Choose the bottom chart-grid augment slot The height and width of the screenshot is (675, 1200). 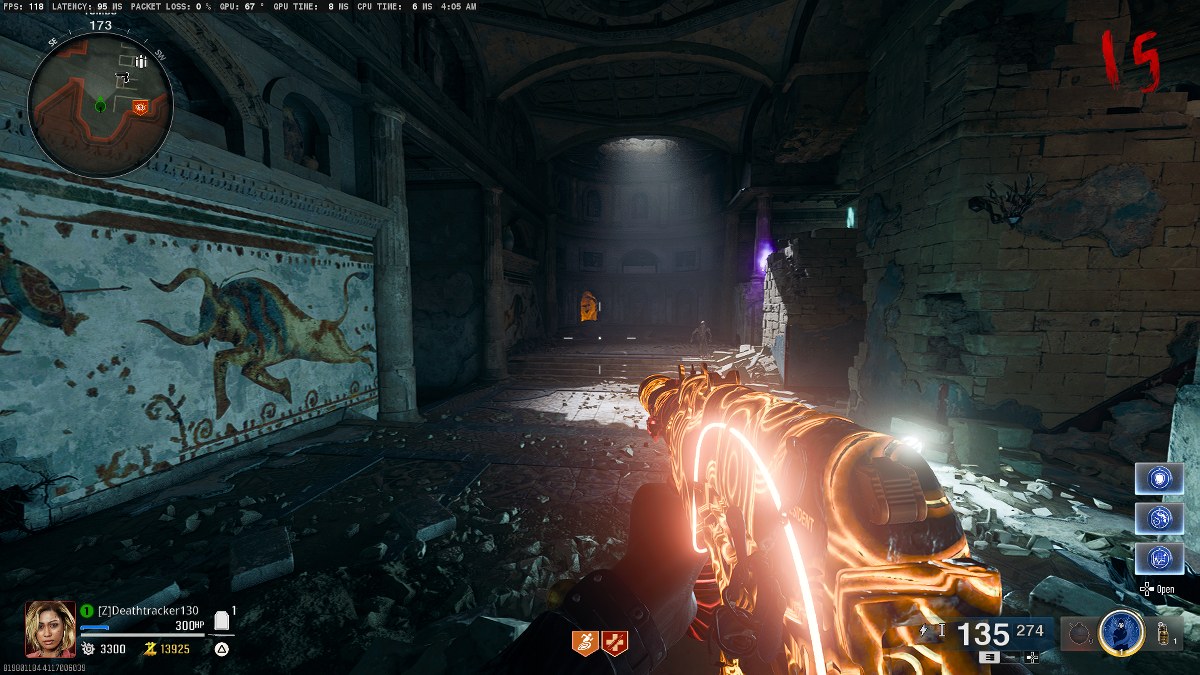pyautogui.click(x=1159, y=558)
